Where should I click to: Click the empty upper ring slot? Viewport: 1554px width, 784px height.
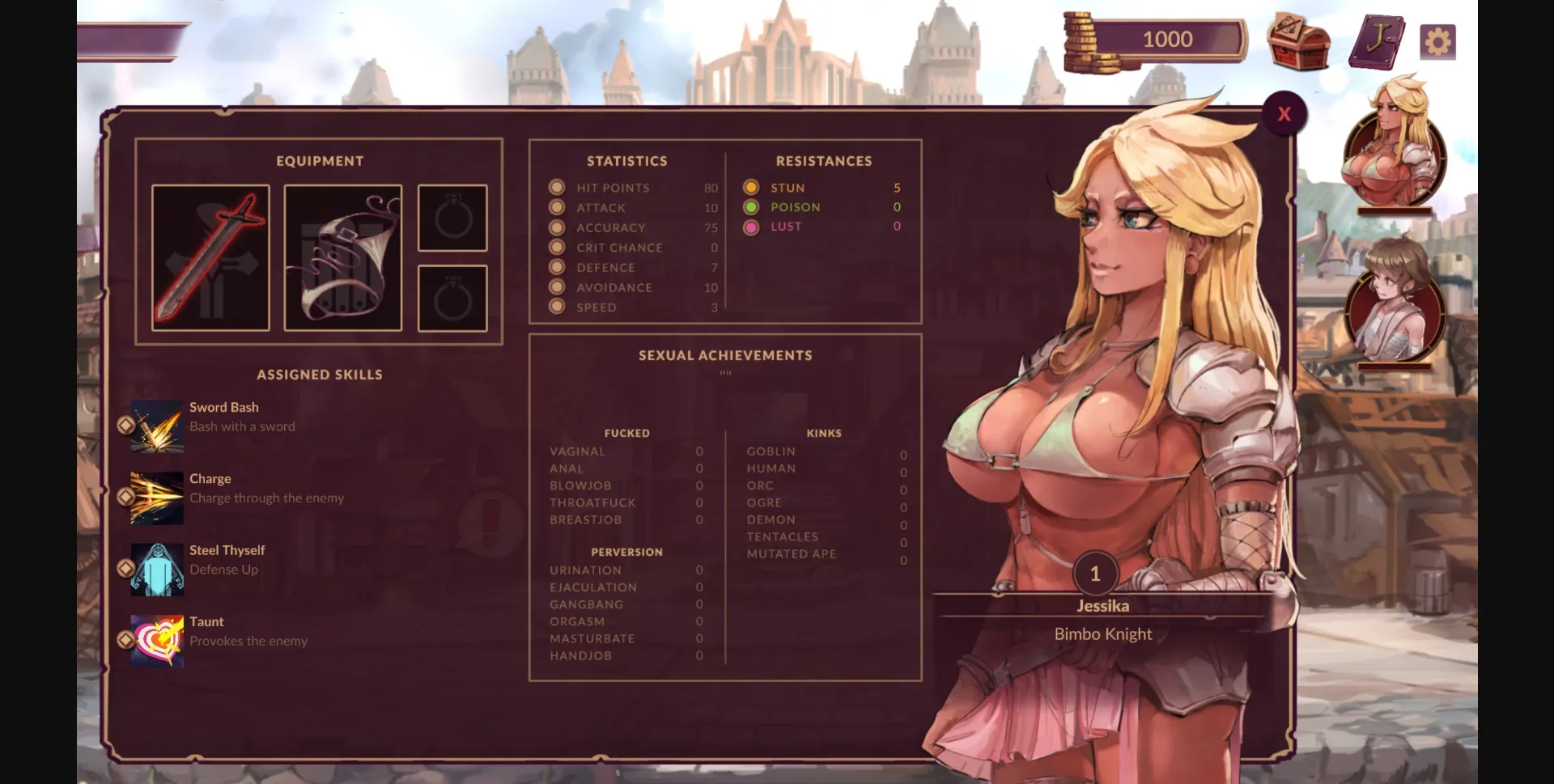pyautogui.click(x=452, y=218)
